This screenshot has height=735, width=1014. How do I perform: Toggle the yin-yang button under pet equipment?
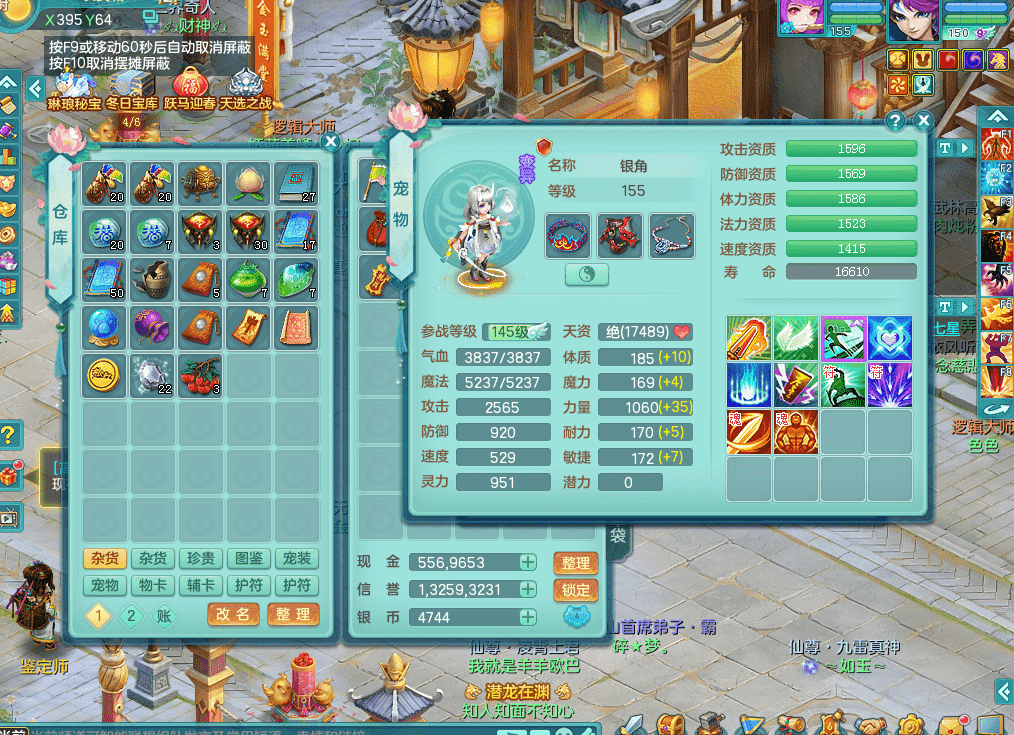[x=587, y=275]
